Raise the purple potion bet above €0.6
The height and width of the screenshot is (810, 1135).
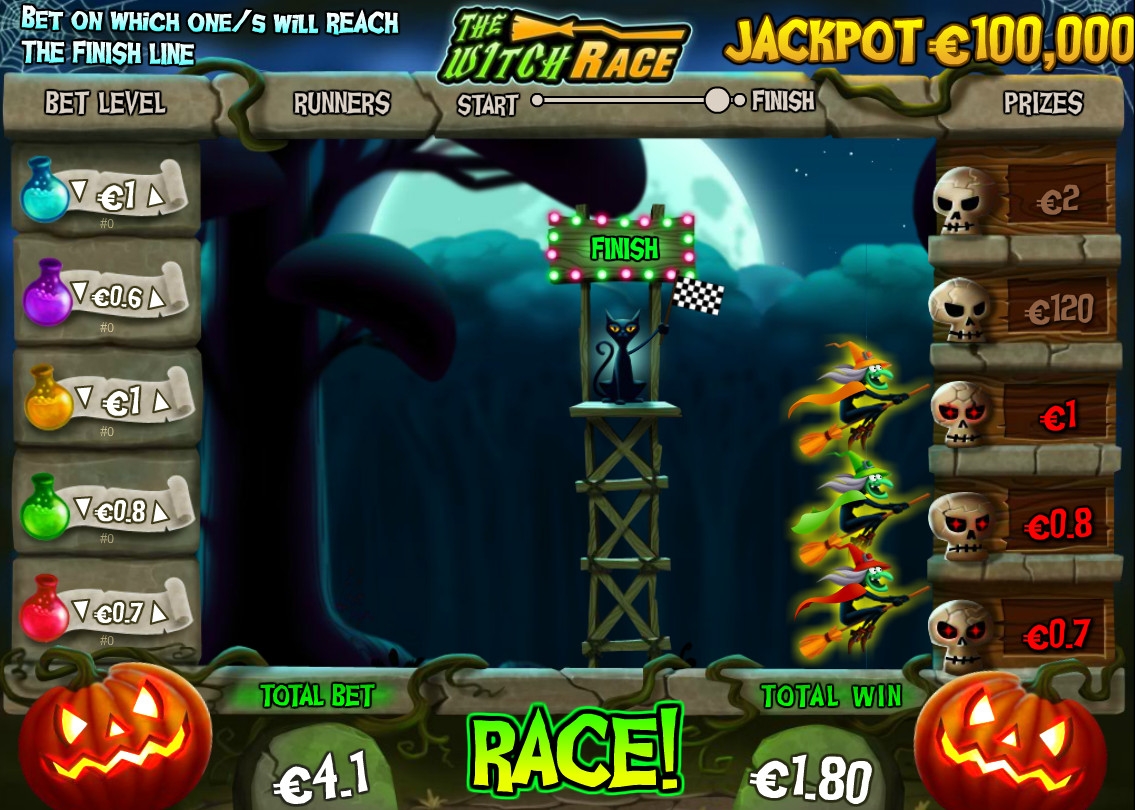point(157,299)
